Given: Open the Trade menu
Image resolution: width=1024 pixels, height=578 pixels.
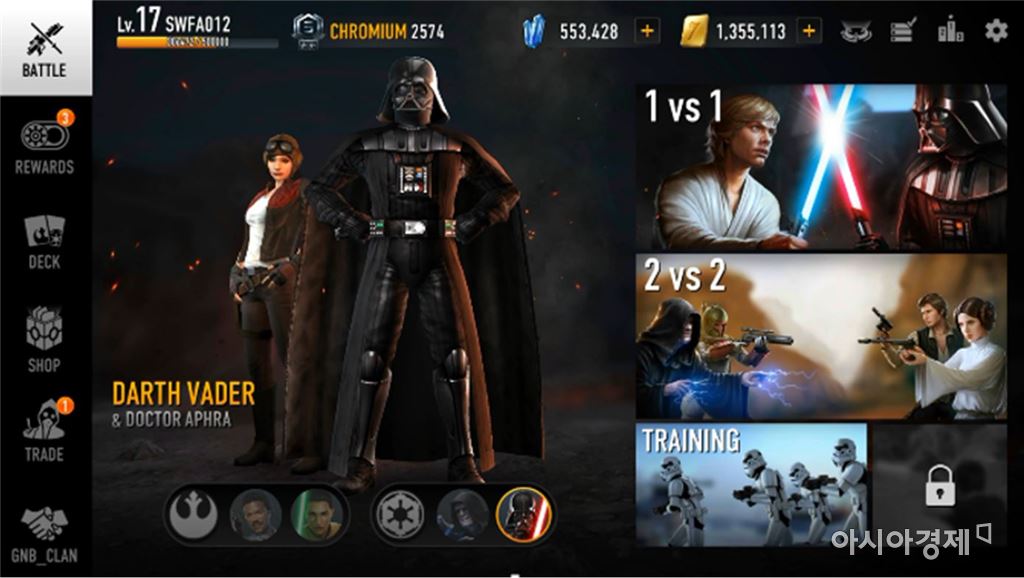Looking at the screenshot, I should coord(44,432).
